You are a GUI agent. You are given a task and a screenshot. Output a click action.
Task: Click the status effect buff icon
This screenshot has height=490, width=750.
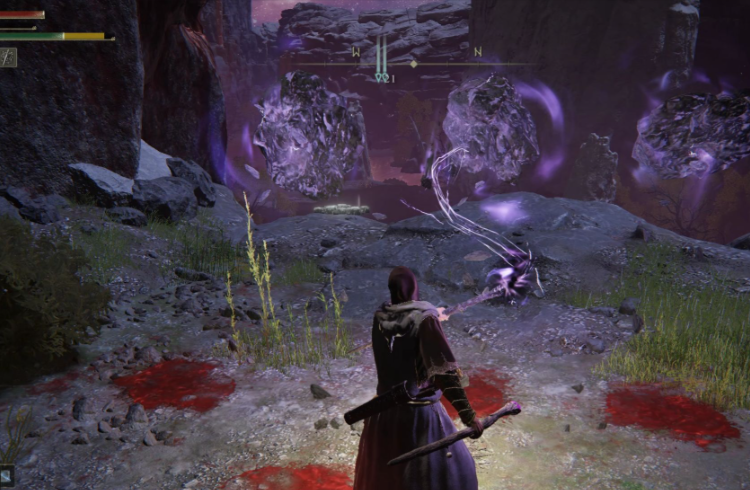point(8,57)
